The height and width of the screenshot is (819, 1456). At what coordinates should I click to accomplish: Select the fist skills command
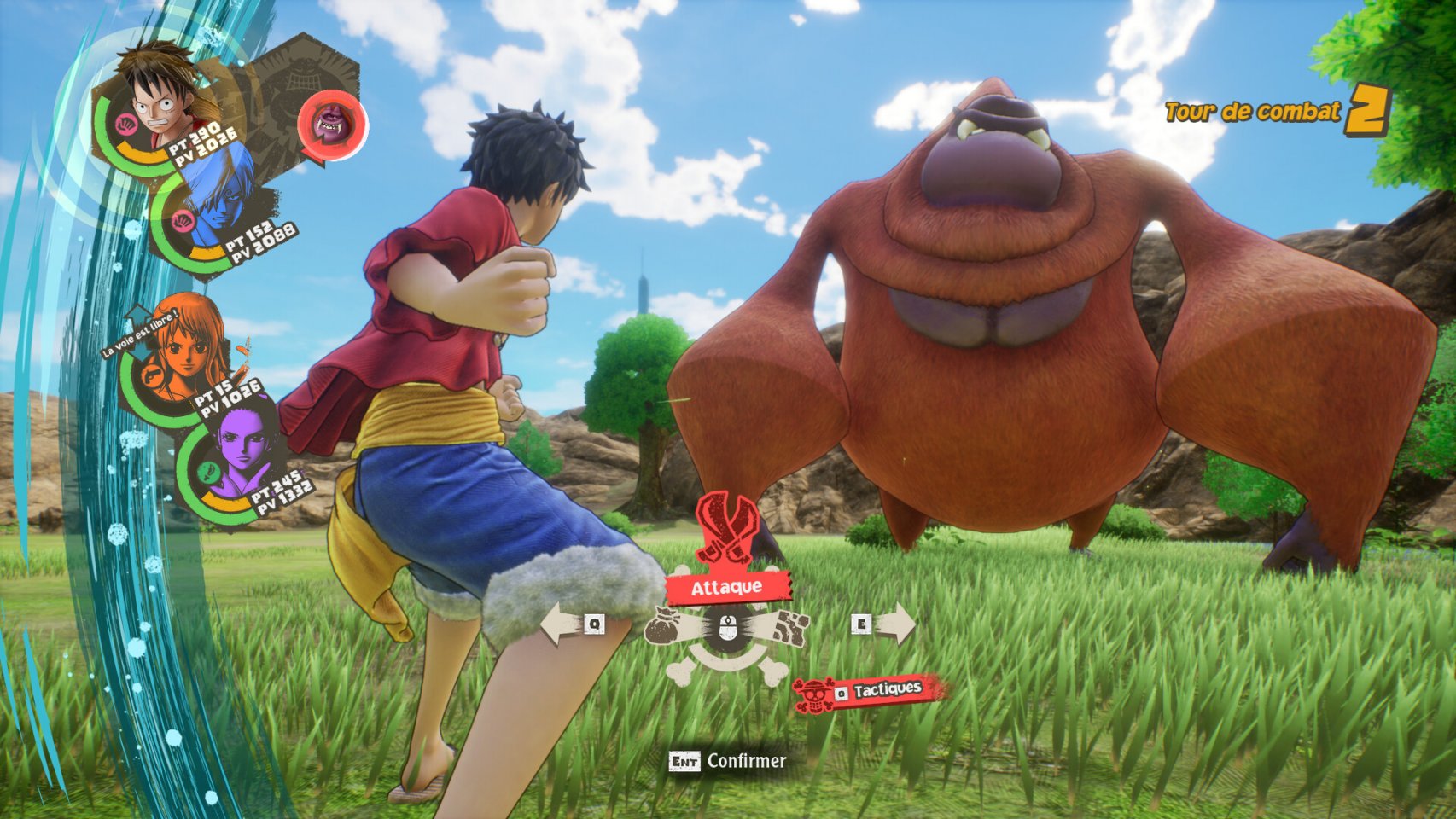[792, 628]
